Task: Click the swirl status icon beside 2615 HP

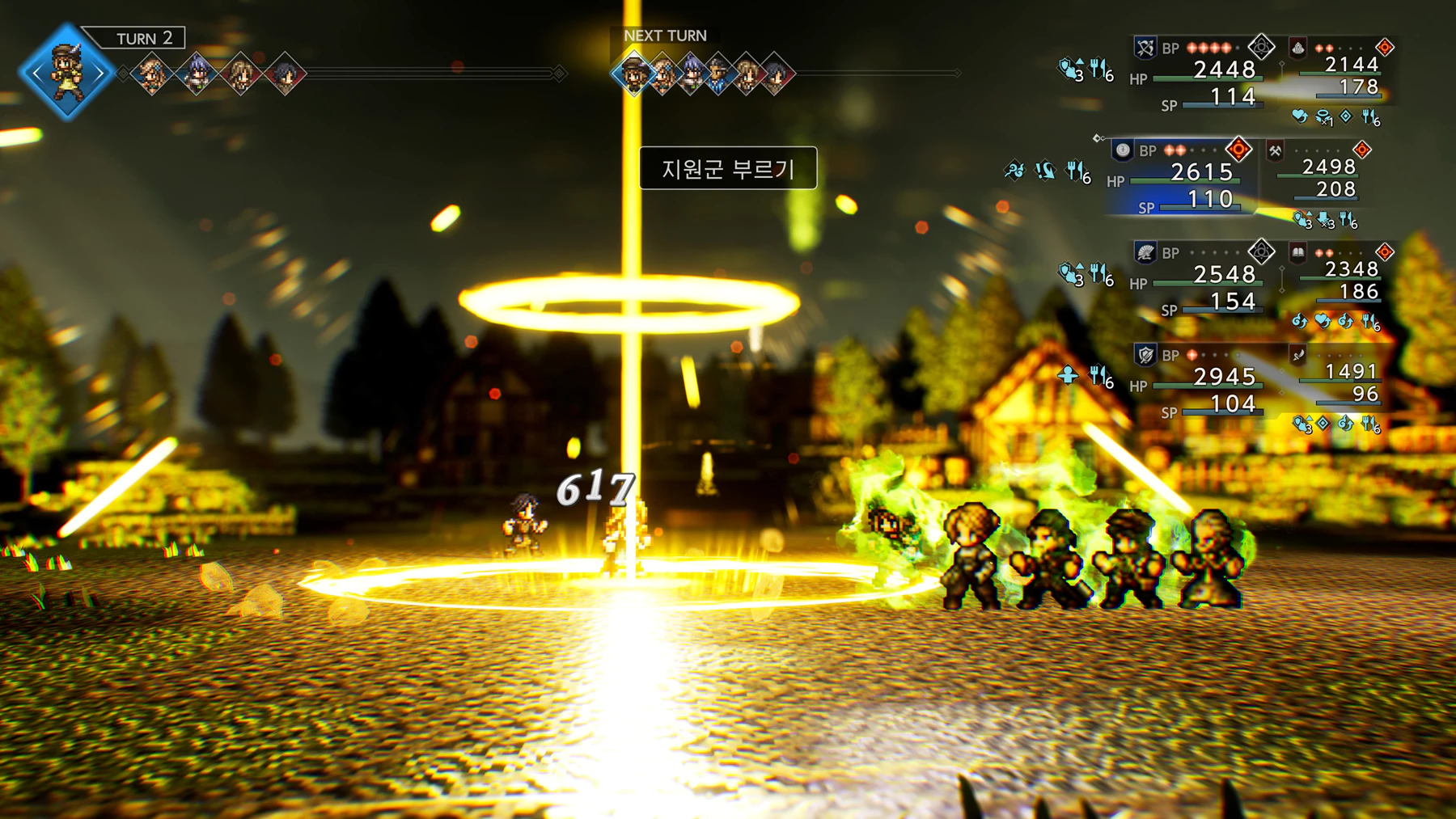Action: click(x=1014, y=171)
